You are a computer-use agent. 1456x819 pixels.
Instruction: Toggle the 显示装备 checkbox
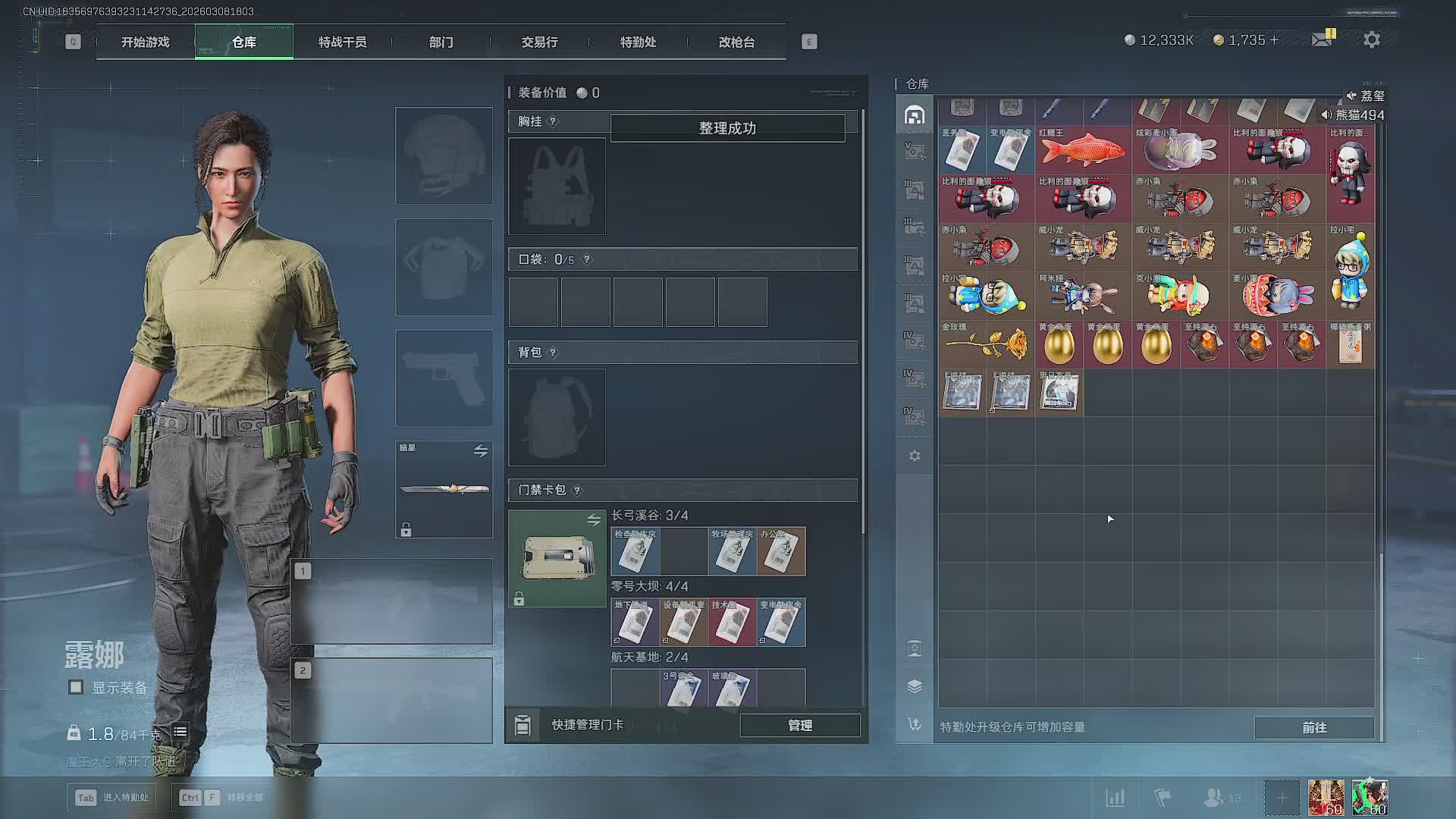[x=76, y=688]
